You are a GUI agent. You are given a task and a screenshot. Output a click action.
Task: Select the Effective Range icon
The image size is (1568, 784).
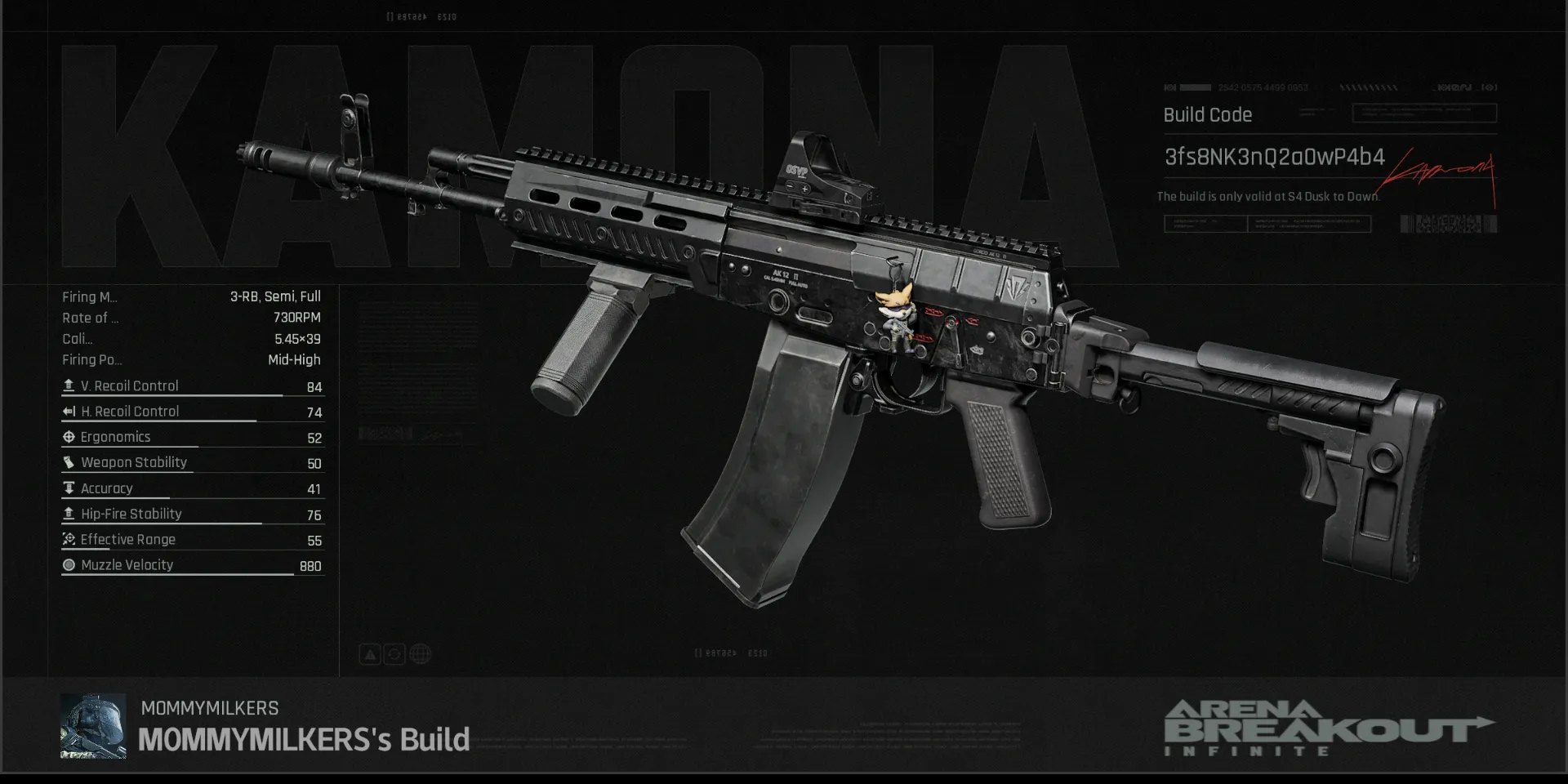(69, 539)
